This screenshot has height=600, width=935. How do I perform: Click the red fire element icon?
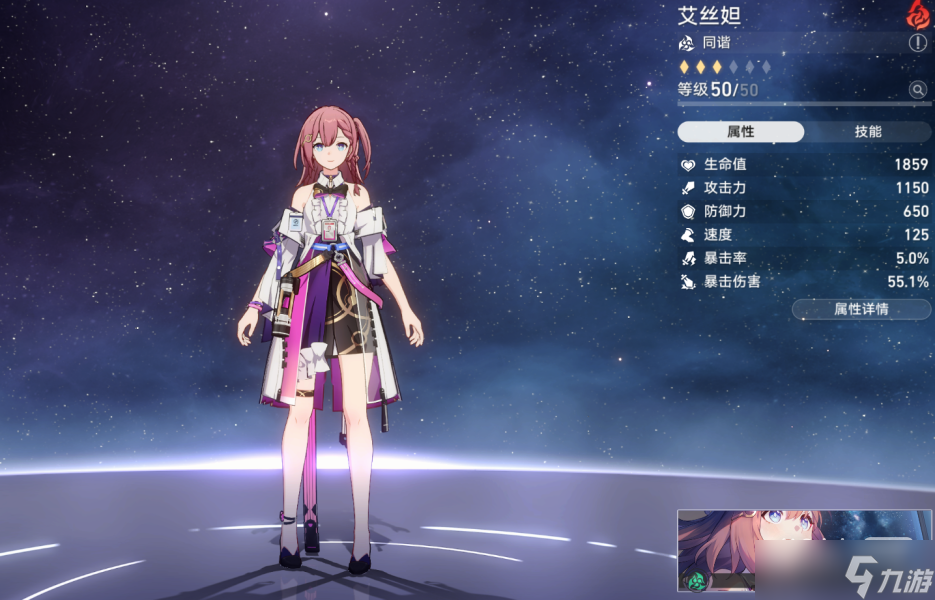[x=917, y=14]
